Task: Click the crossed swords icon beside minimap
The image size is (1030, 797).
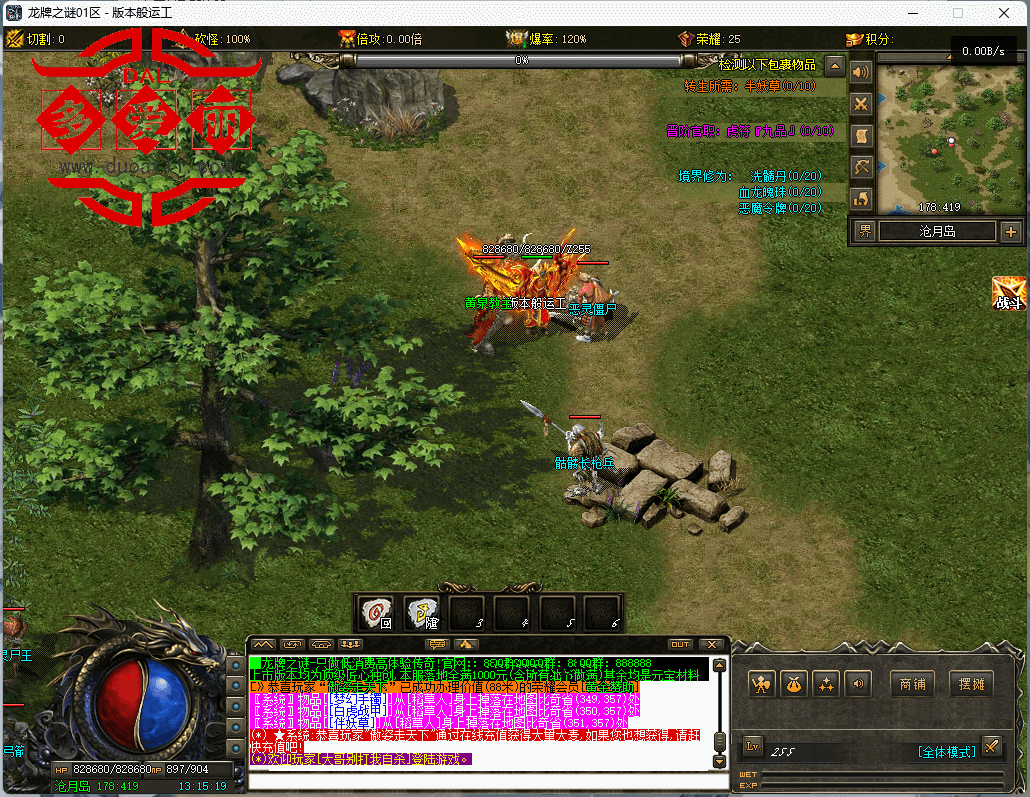Action: 860,104
